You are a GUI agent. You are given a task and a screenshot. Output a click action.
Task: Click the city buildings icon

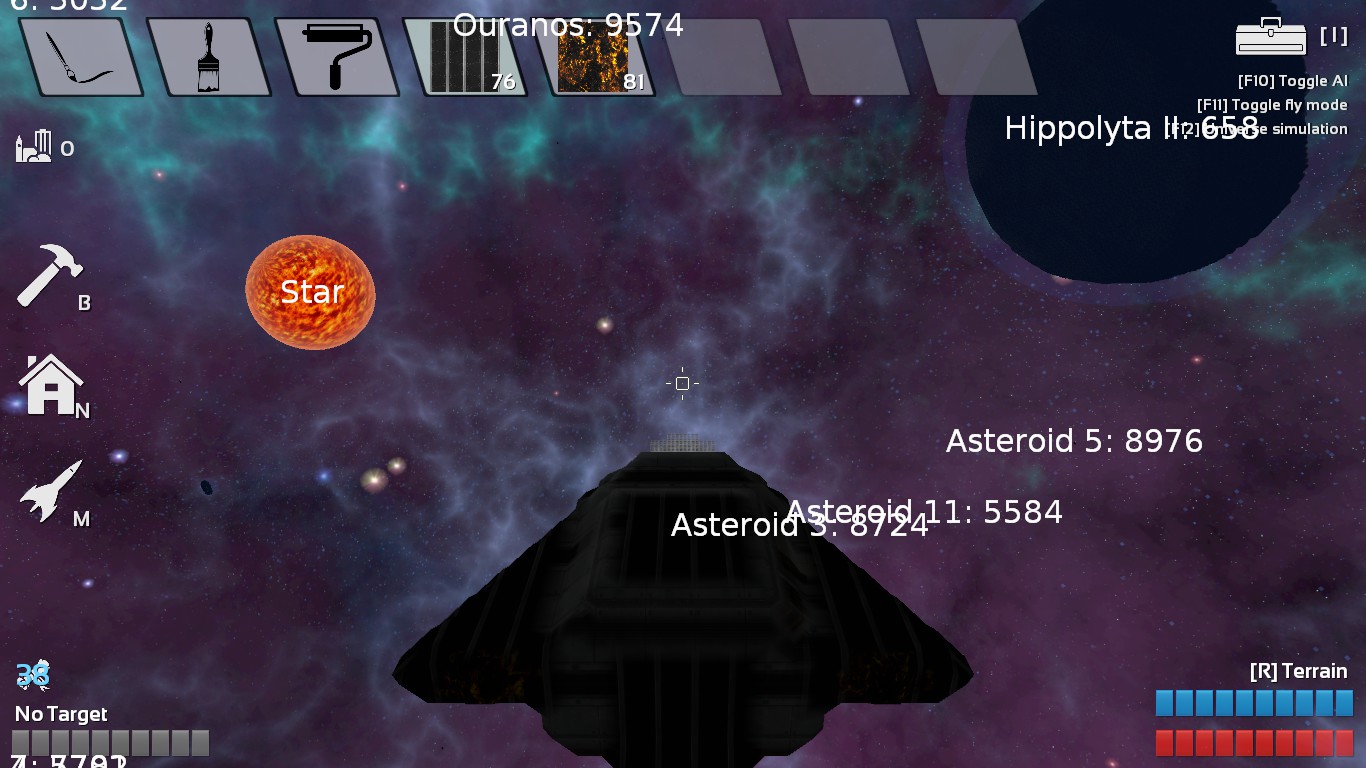(x=33, y=147)
